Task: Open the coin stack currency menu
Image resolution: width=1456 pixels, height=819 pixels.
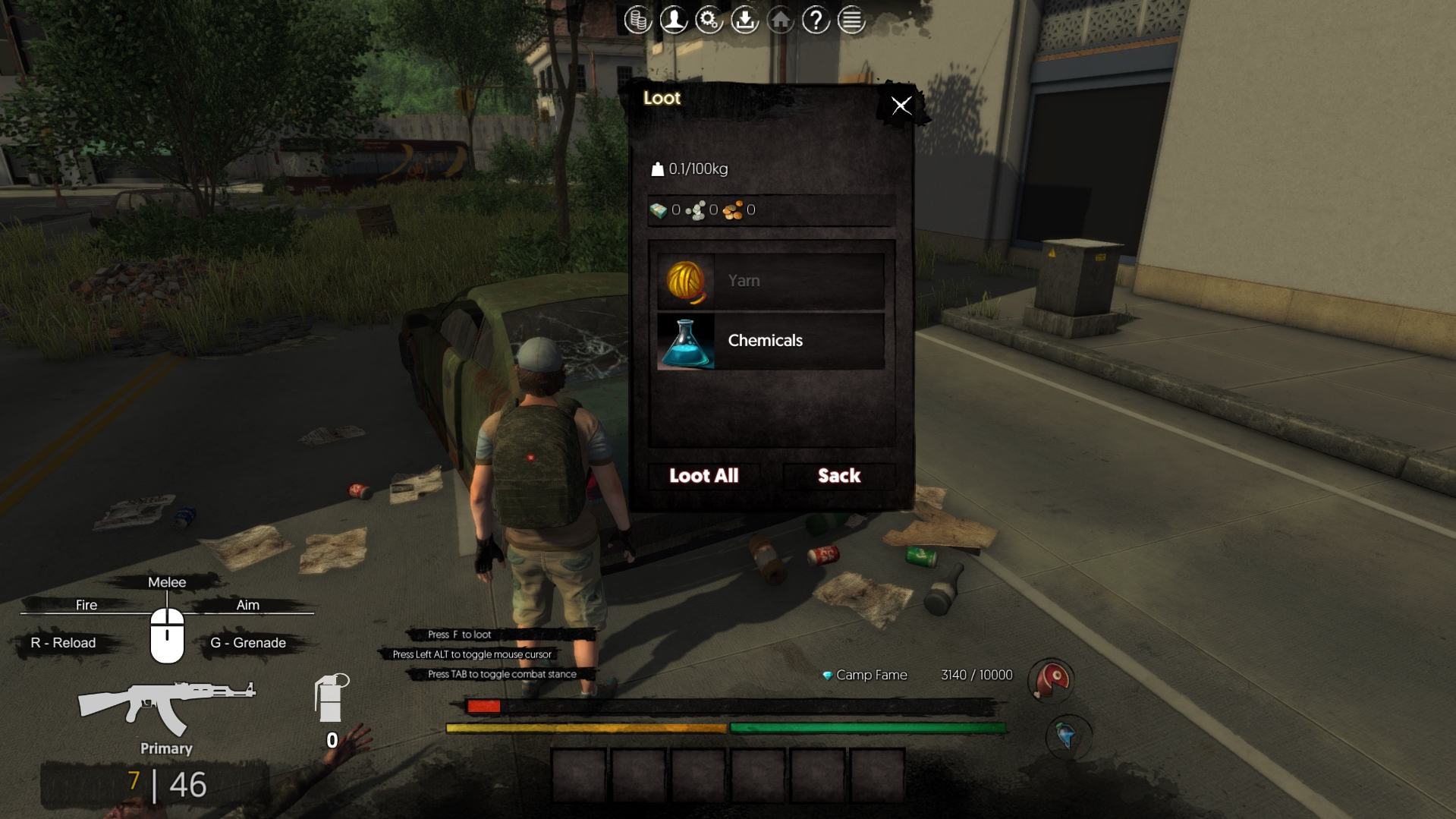Action: click(637, 20)
